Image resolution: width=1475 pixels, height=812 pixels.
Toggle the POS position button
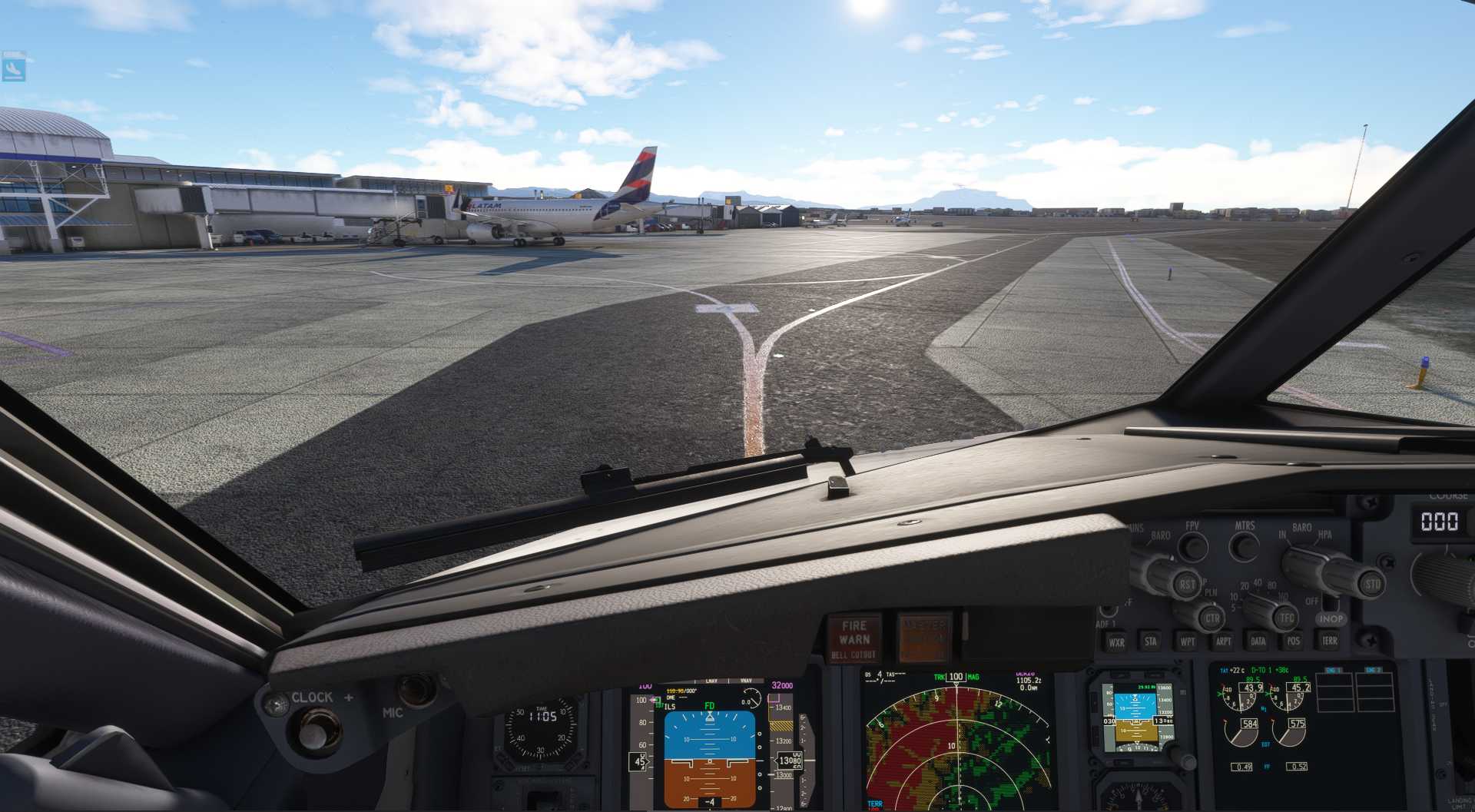pyautogui.click(x=1294, y=641)
